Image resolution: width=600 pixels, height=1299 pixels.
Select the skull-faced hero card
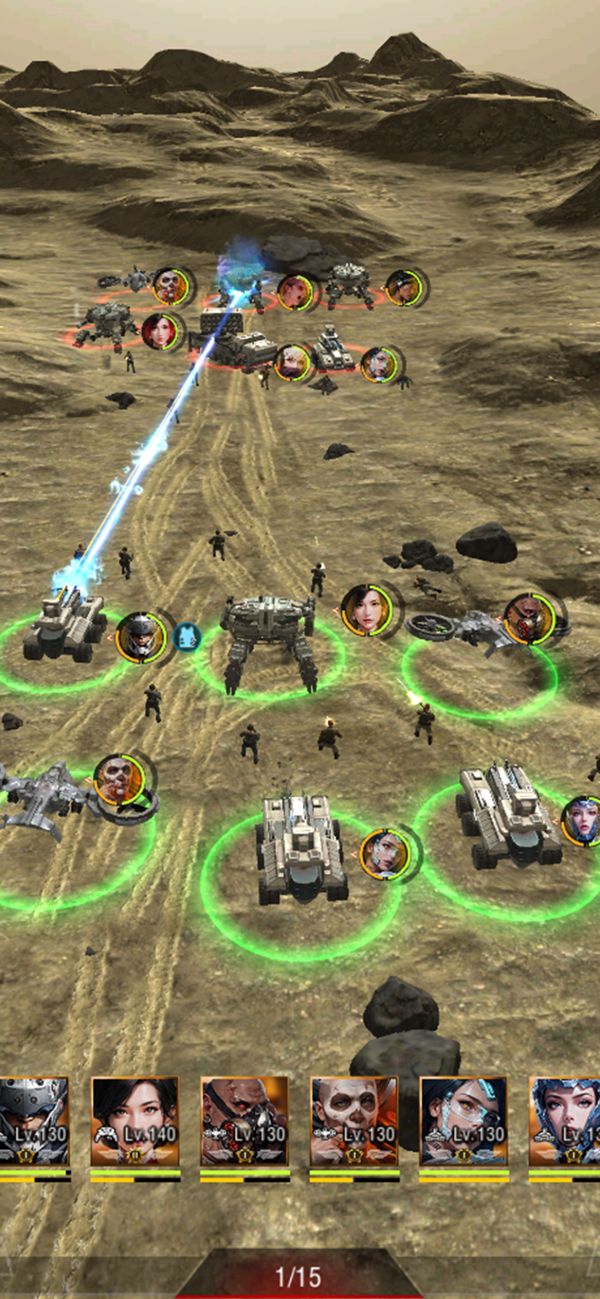[x=354, y=1121]
